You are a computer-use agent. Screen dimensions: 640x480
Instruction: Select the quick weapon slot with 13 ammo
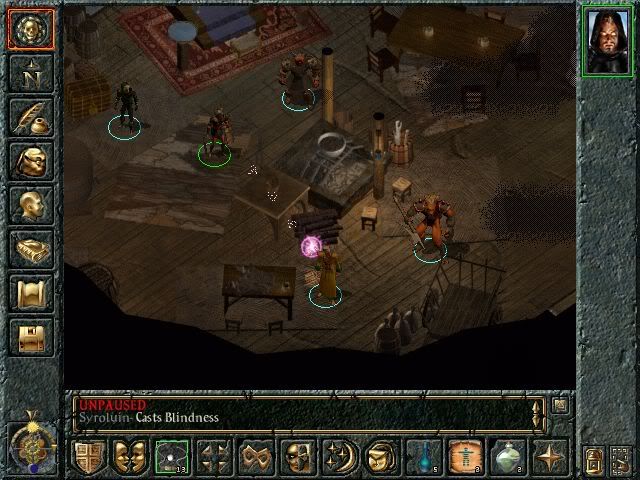tap(172, 458)
